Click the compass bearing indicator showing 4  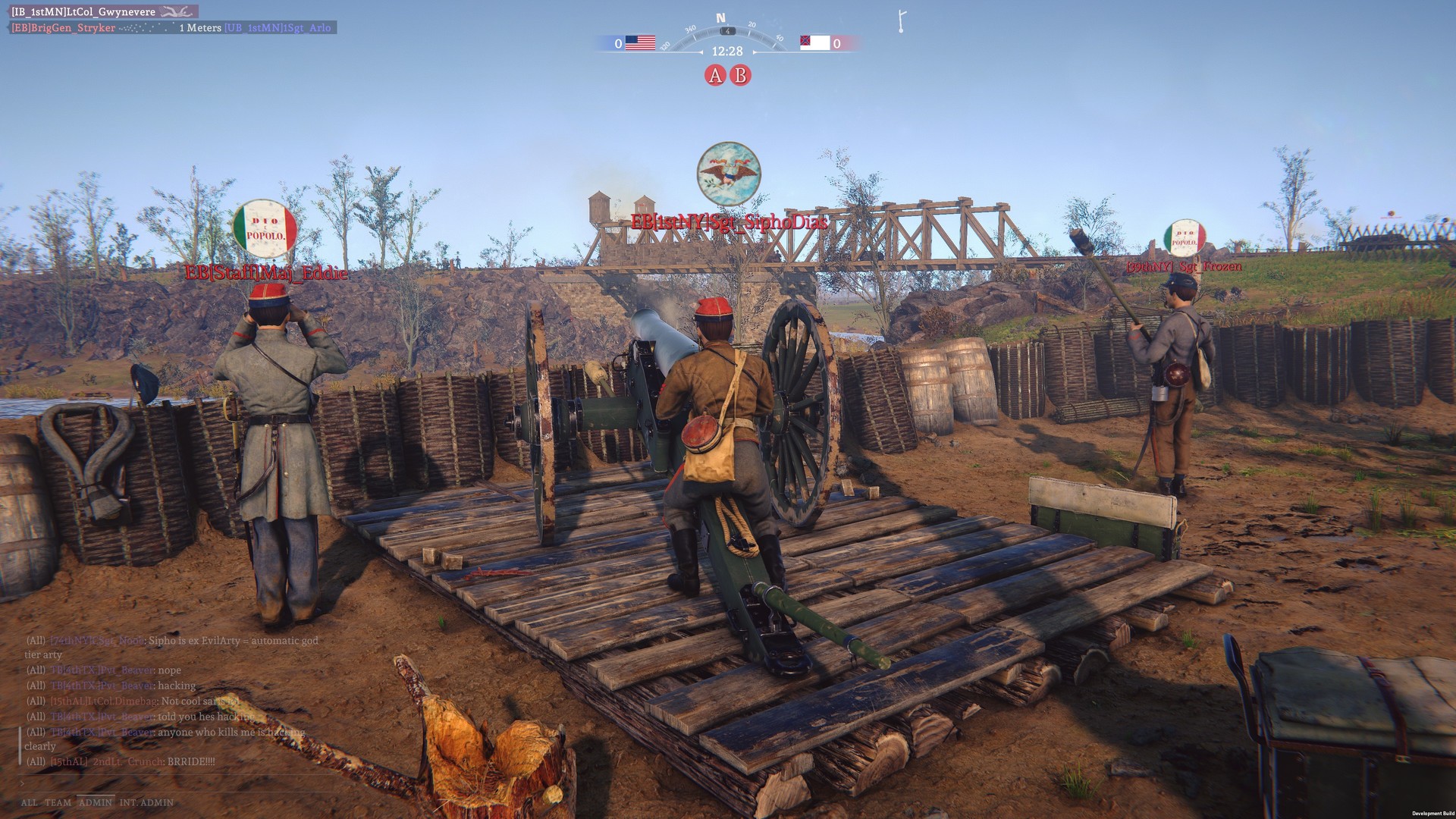click(726, 32)
